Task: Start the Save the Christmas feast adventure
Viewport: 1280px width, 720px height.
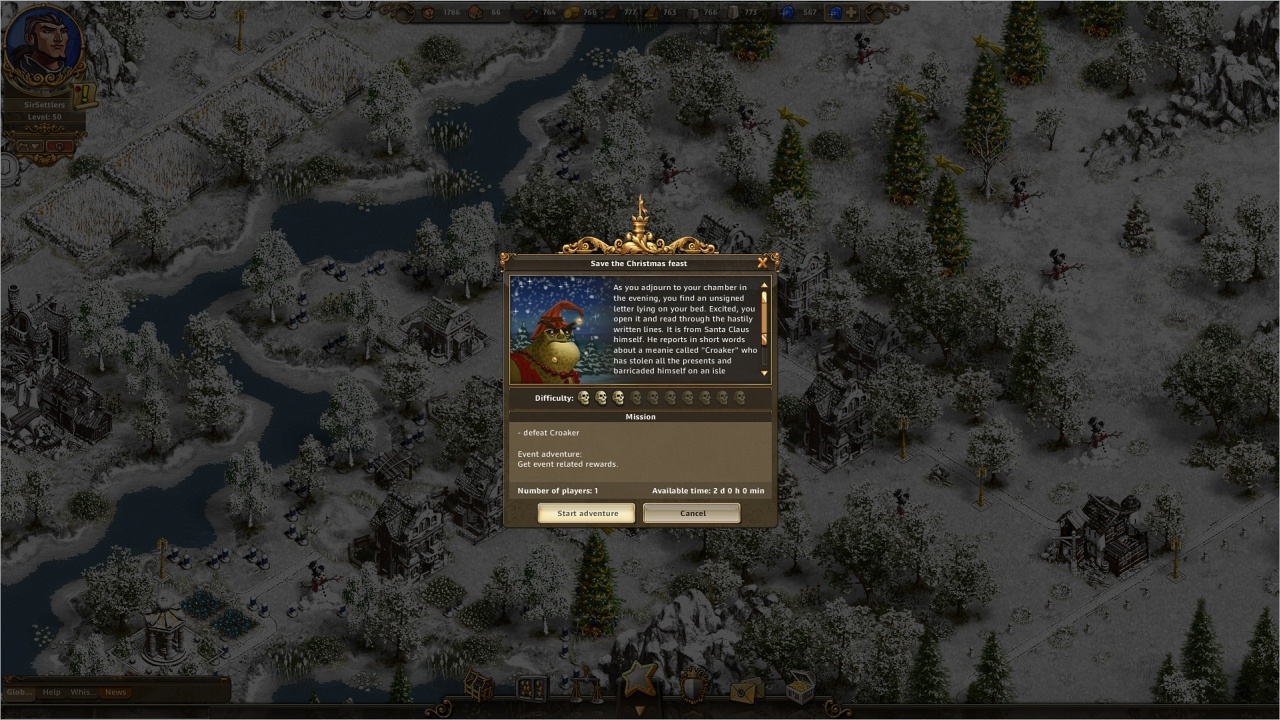Action: (586, 513)
